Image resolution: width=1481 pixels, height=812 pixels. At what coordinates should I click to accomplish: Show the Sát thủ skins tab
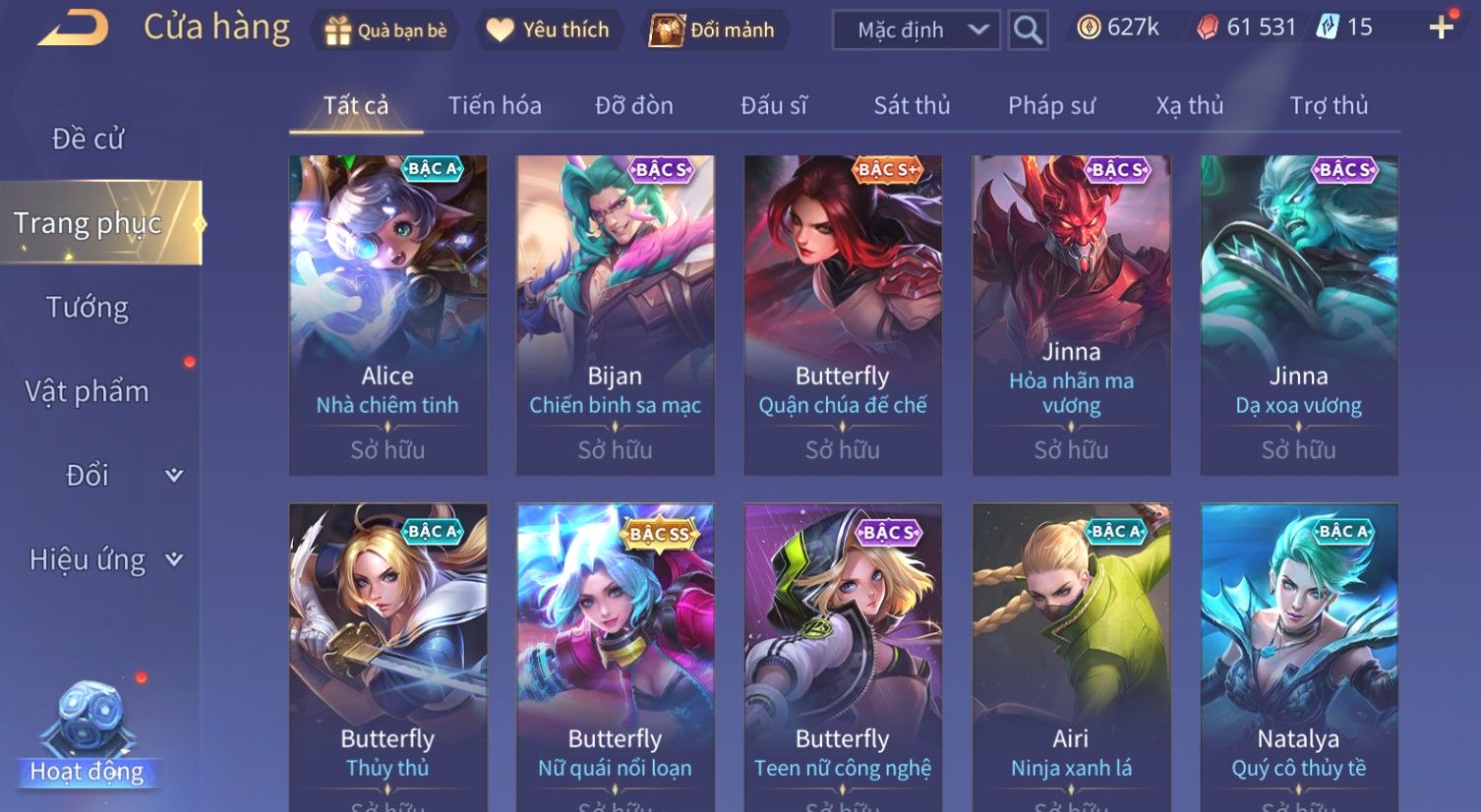click(912, 106)
